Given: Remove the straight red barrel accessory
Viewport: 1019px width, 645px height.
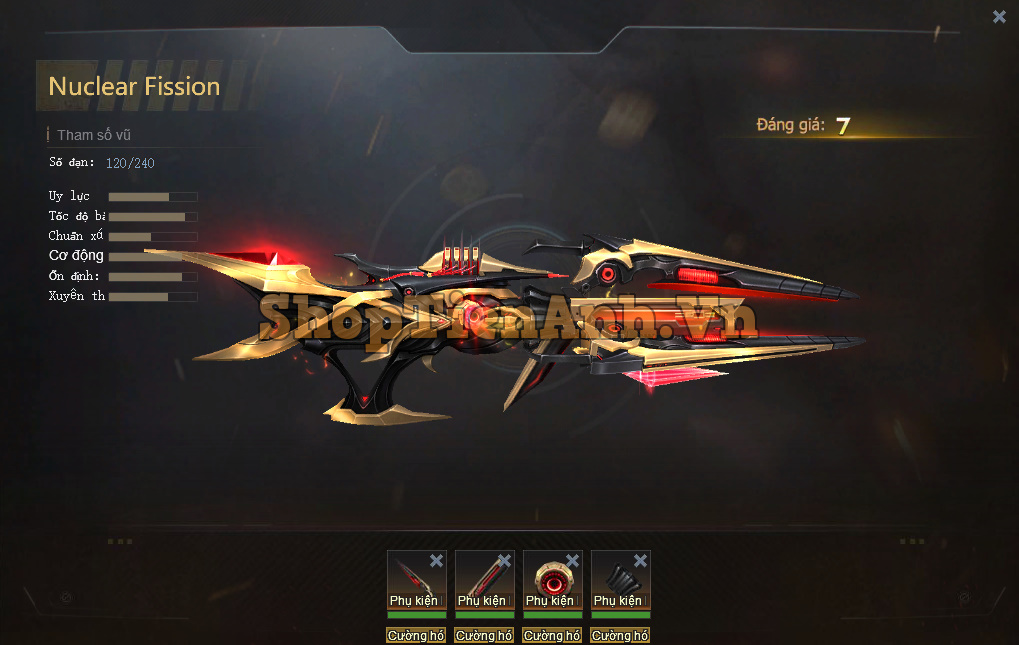Looking at the screenshot, I should coord(504,561).
